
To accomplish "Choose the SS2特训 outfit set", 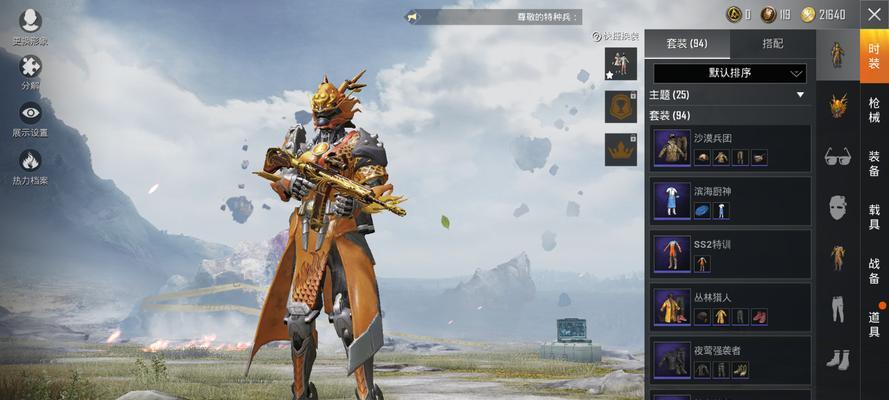I will tap(730, 254).
